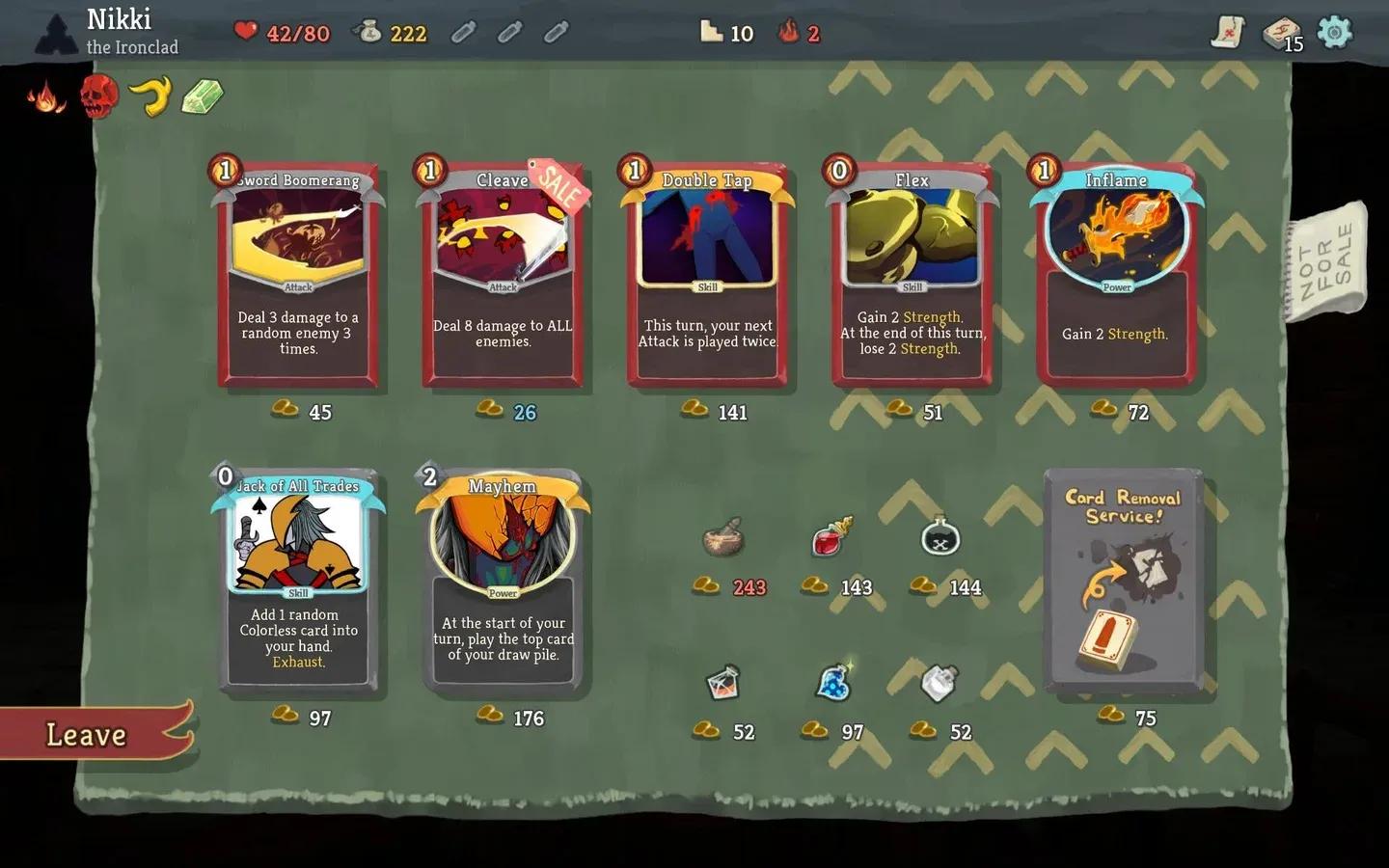Open the deck showing 15 cards
Viewport: 1389px width, 868px height.
[1281, 32]
